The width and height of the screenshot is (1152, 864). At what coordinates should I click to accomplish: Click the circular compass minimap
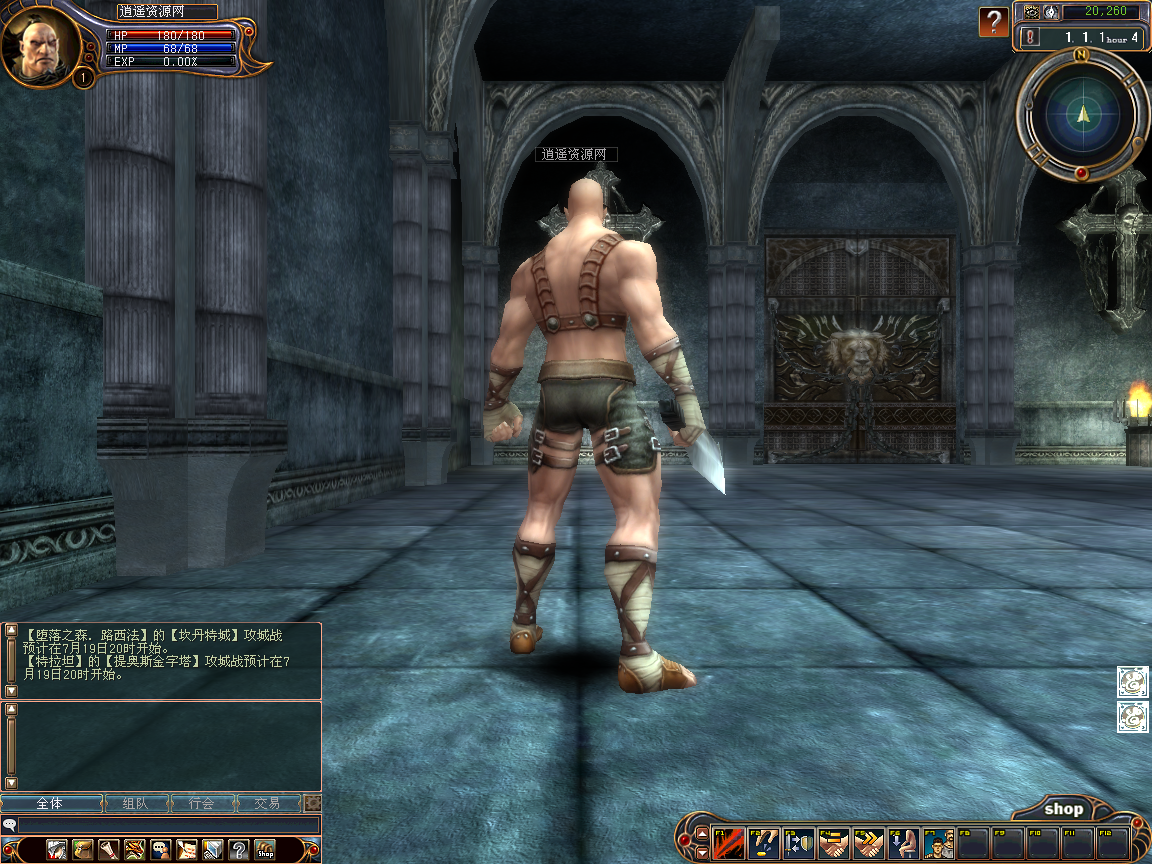tap(1082, 114)
